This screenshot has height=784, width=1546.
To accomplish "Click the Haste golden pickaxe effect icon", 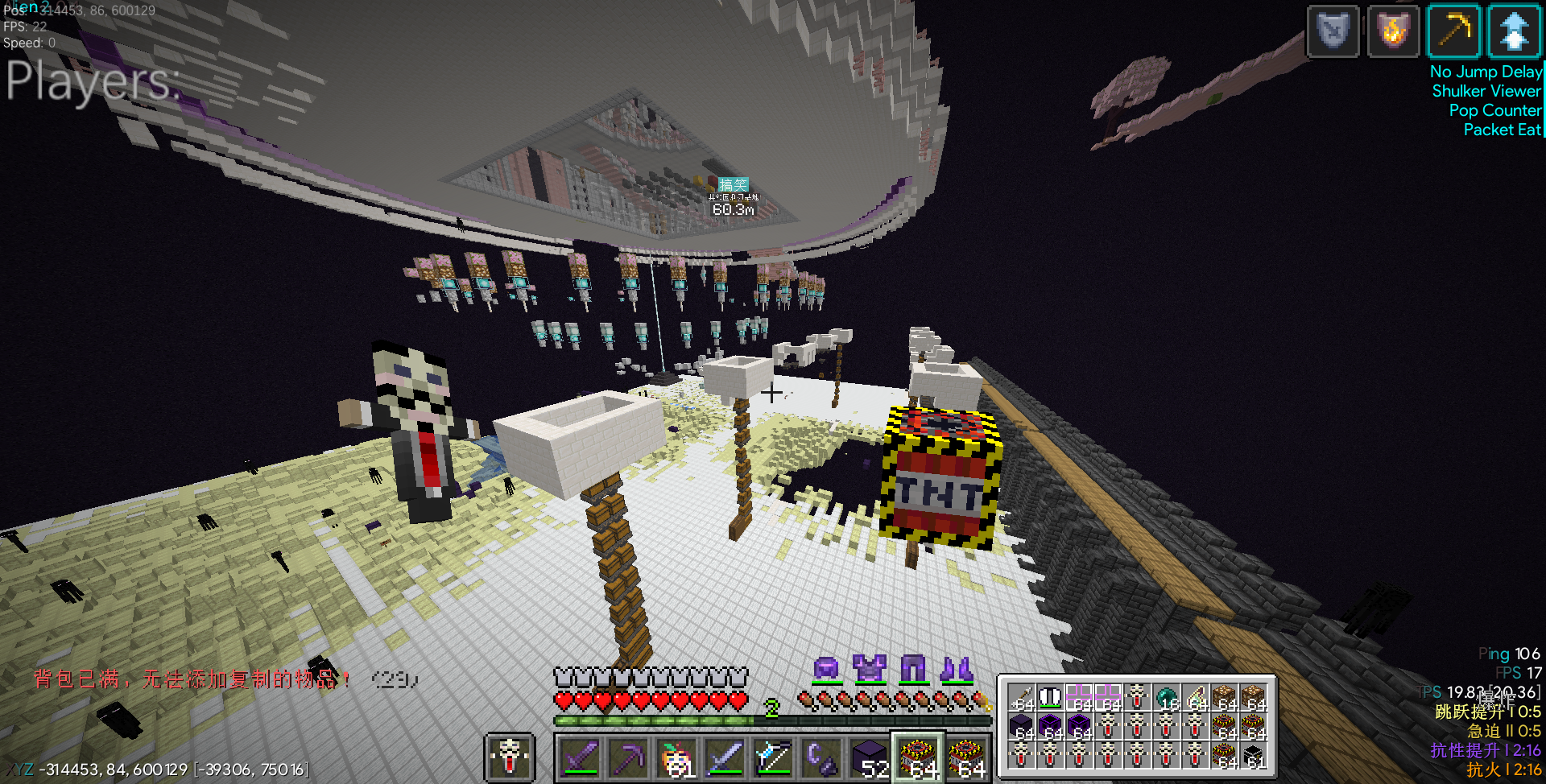I will point(1454,32).
